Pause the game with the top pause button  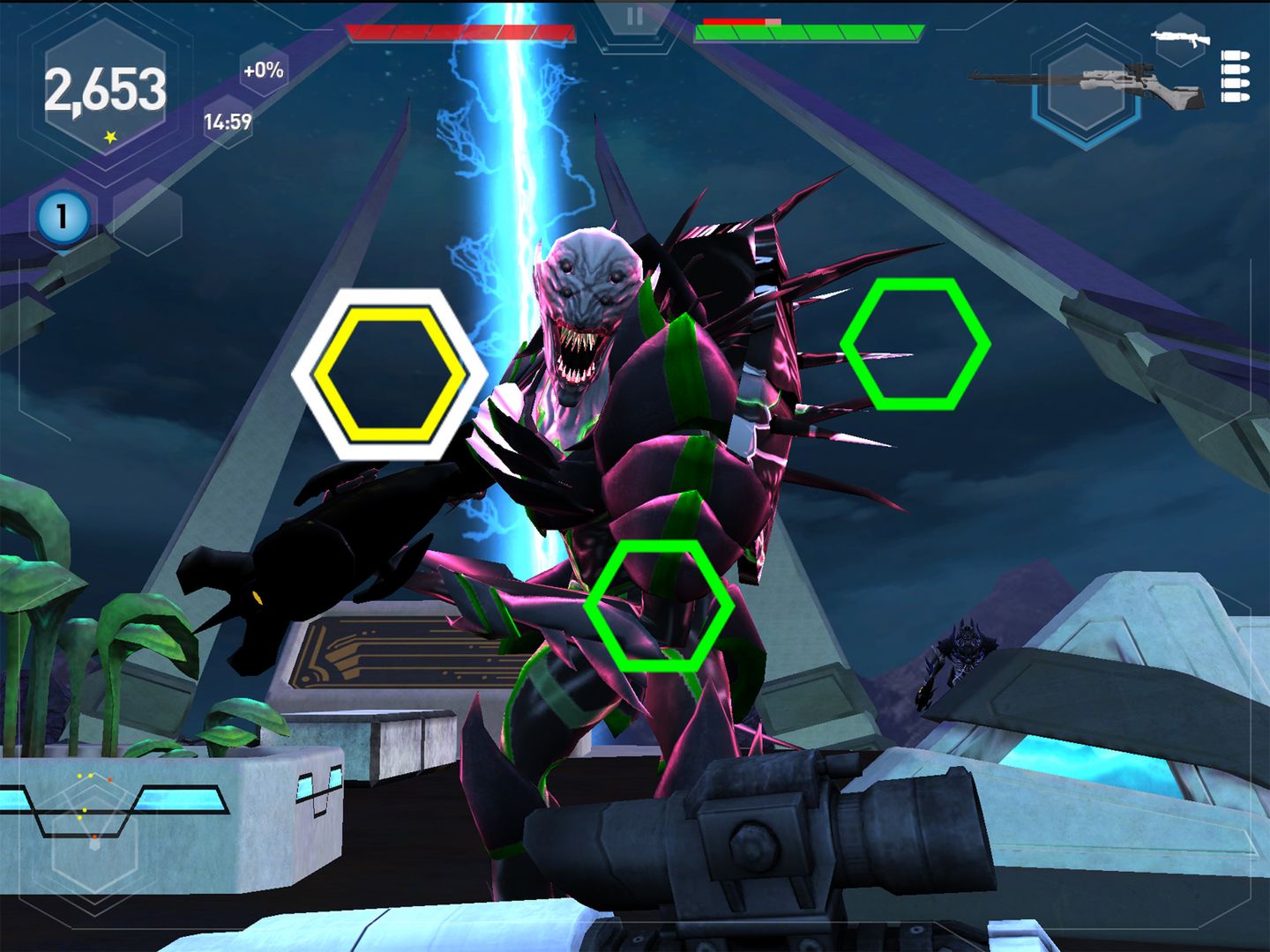[x=634, y=17]
